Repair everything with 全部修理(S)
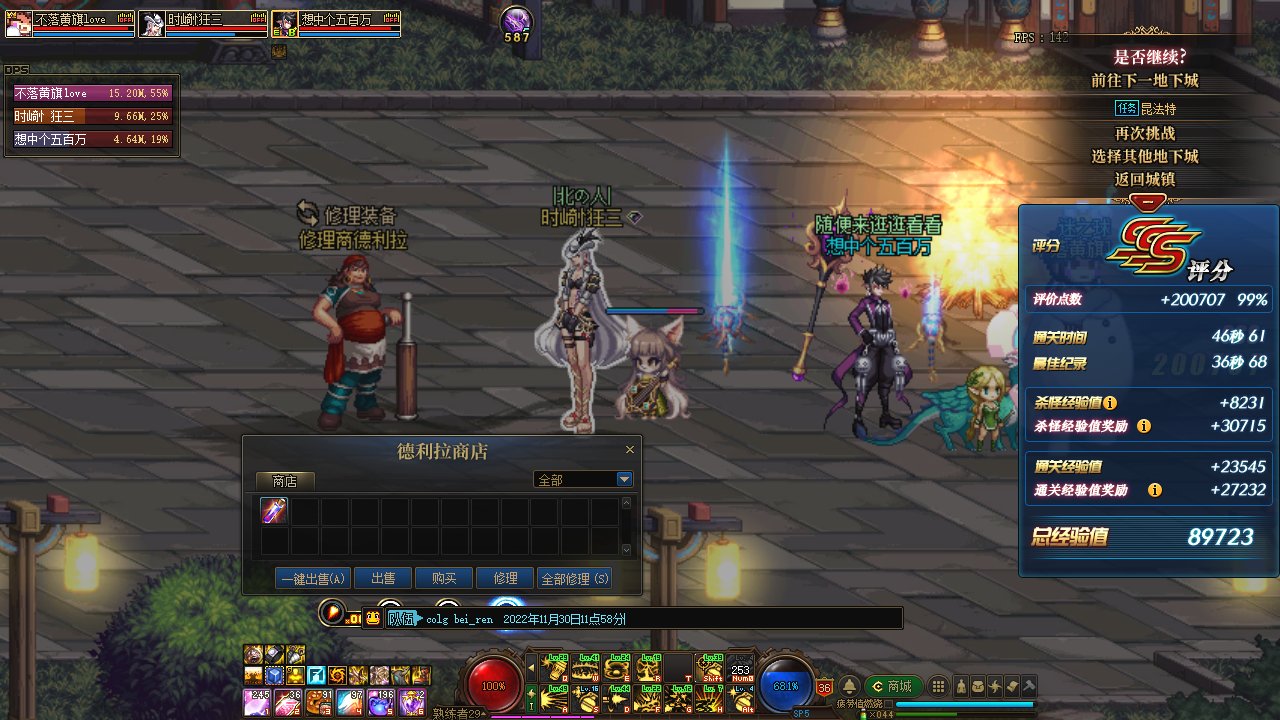This screenshot has width=1280, height=720. 574,578
